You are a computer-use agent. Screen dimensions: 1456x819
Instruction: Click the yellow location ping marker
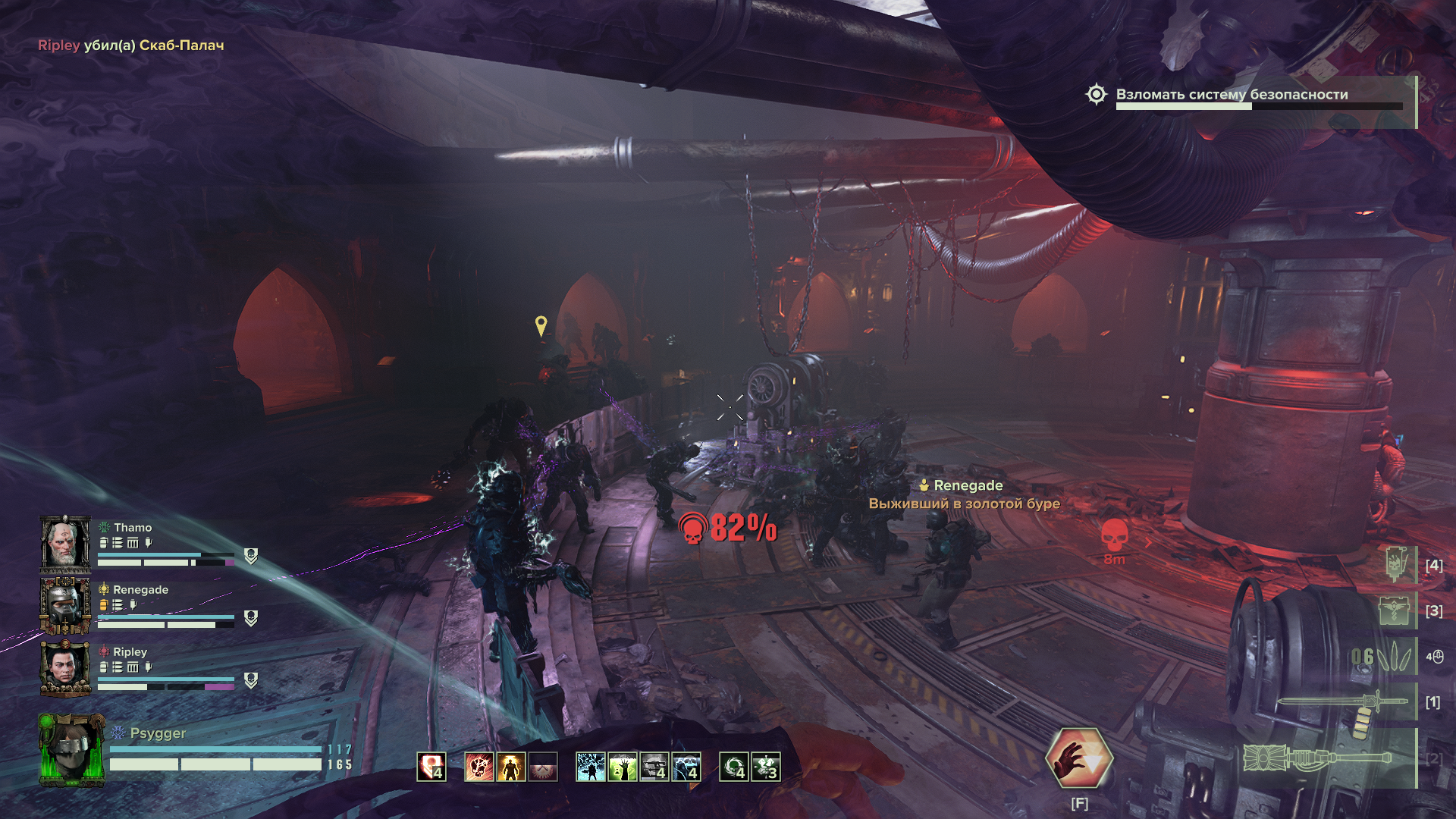pyautogui.click(x=541, y=326)
